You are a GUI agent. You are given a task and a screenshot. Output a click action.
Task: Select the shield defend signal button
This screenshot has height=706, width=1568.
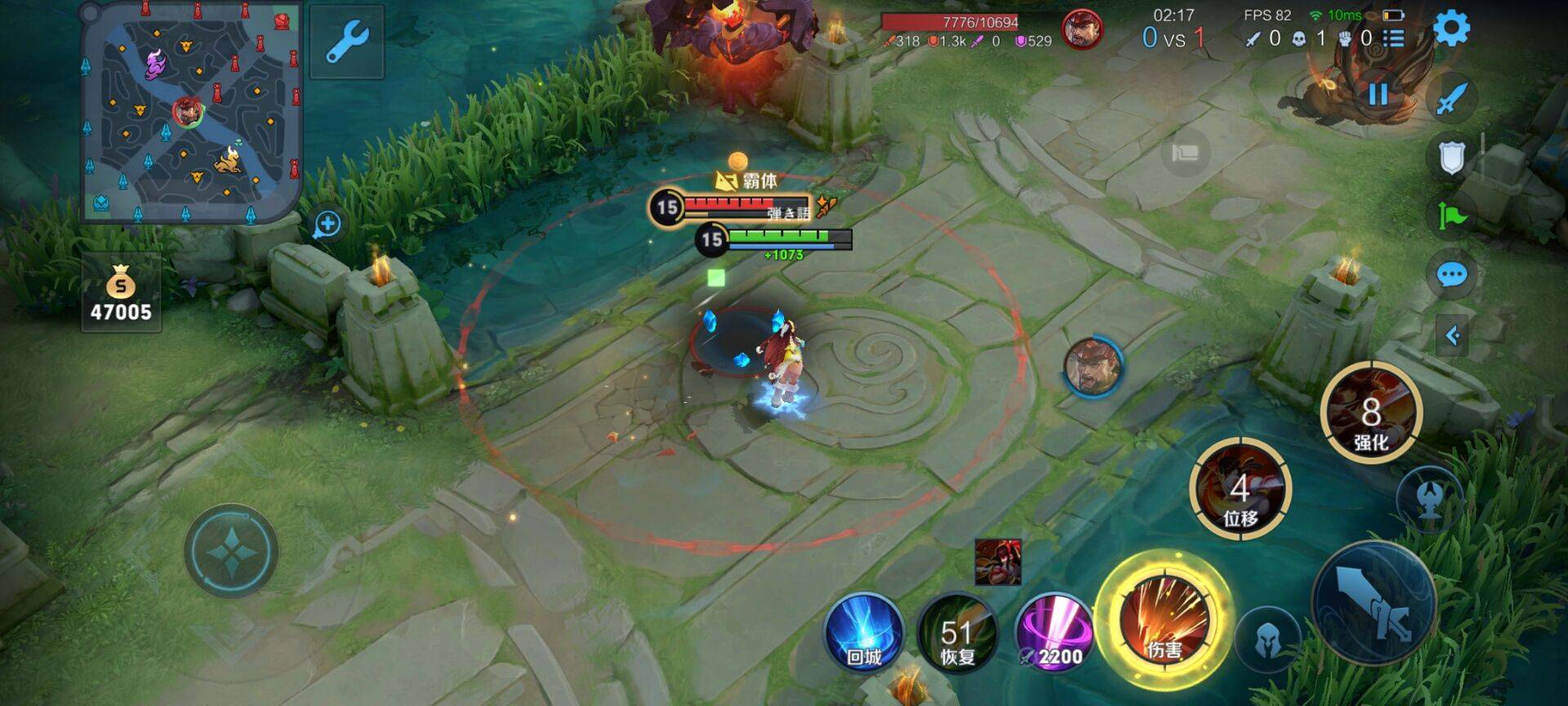pyautogui.click(x=1451, y=157)
